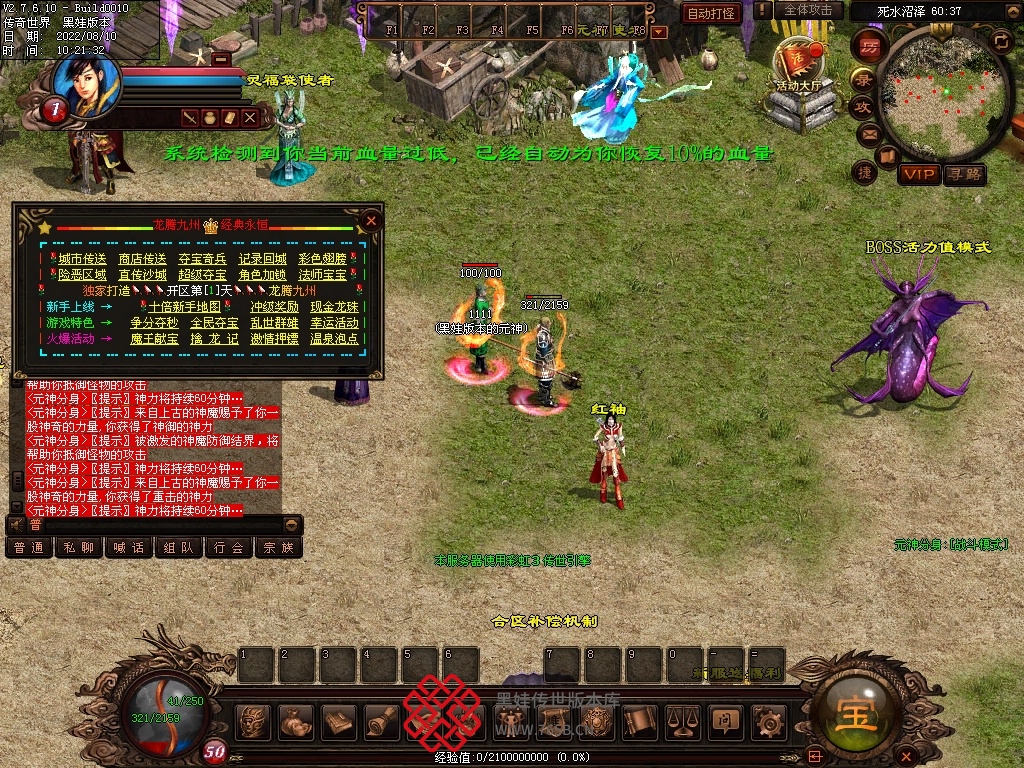Open the balance scales icon
The width and height of the screenshot is (1024, 768).
tap(683, 719)
